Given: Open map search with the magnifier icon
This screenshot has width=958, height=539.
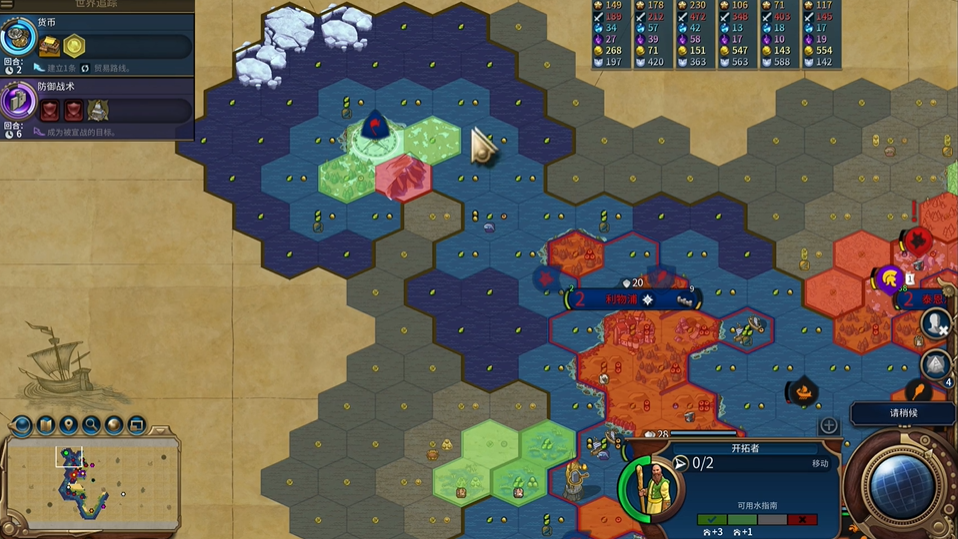Looking at the screenshot, I should tap(91, 425).
